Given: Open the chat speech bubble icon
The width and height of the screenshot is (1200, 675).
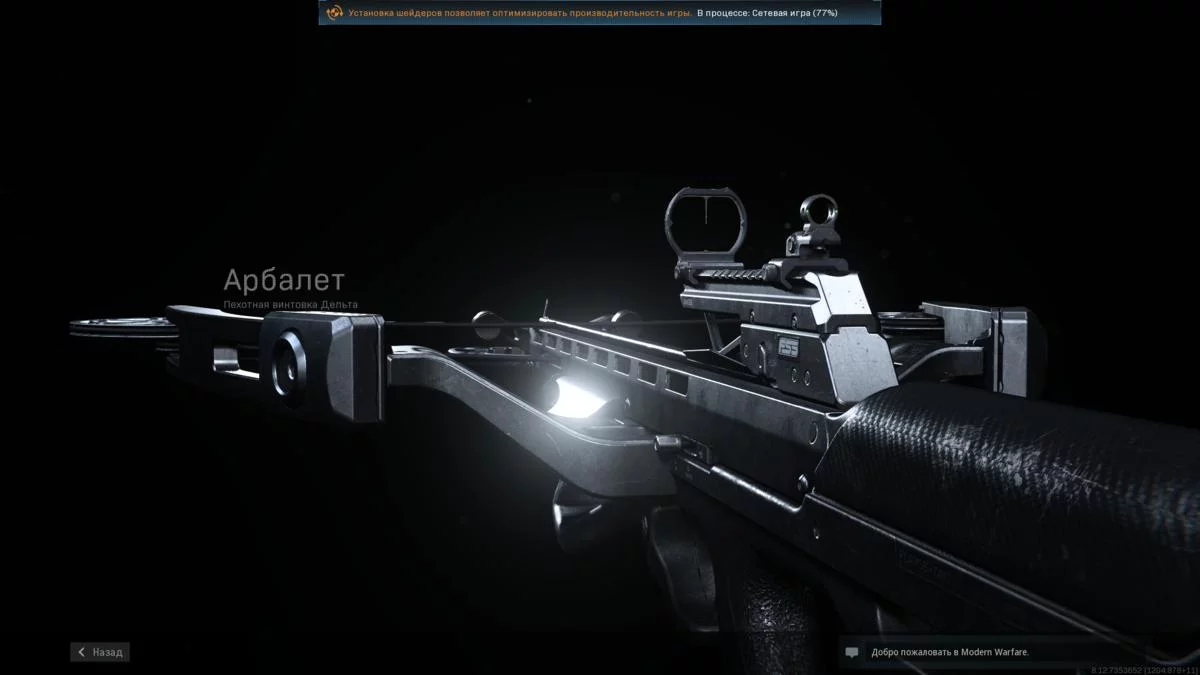Looking at the screenshot, I should (x=852, y=652).
